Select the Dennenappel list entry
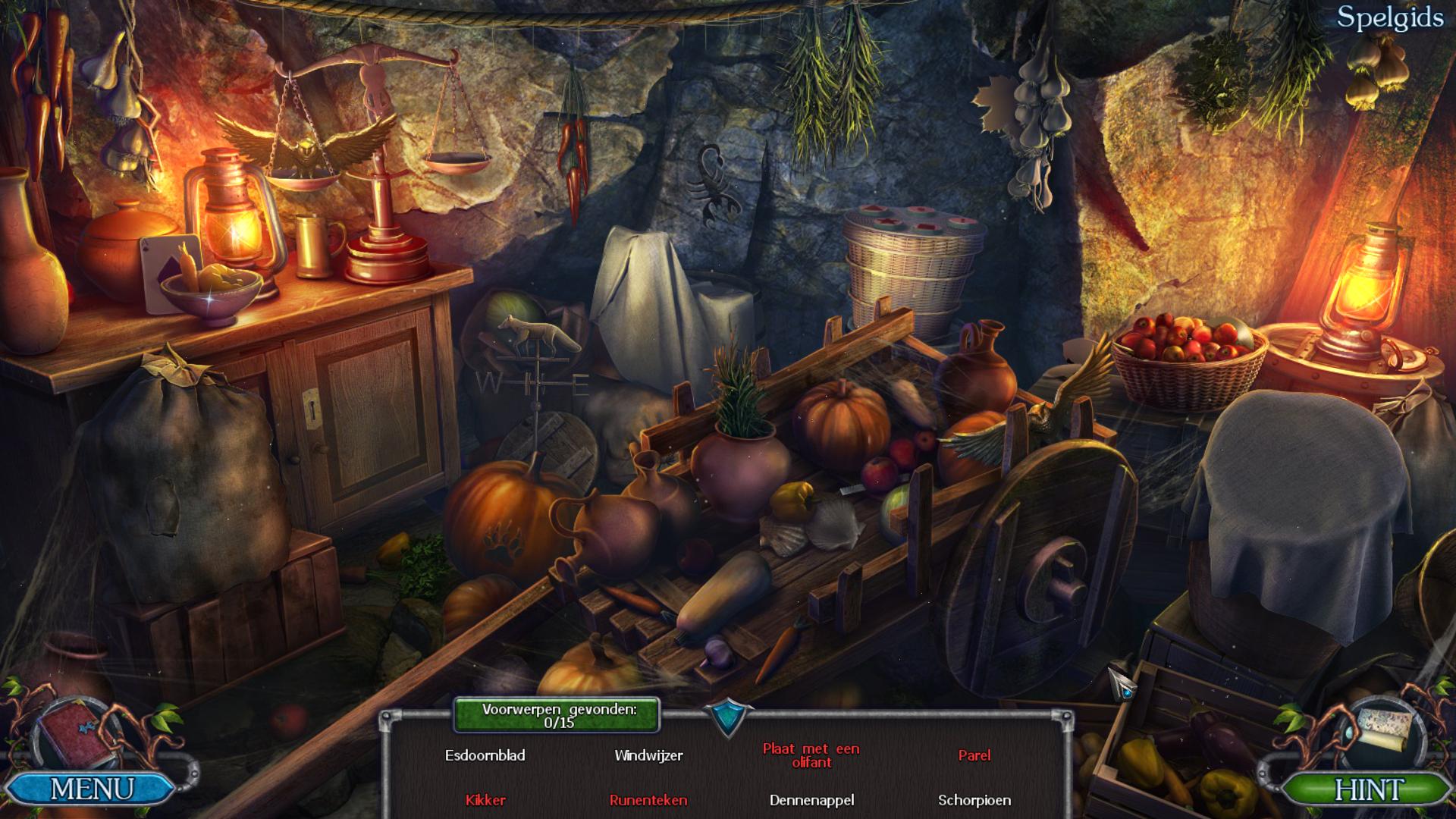1456x819 pixels. 811,800
